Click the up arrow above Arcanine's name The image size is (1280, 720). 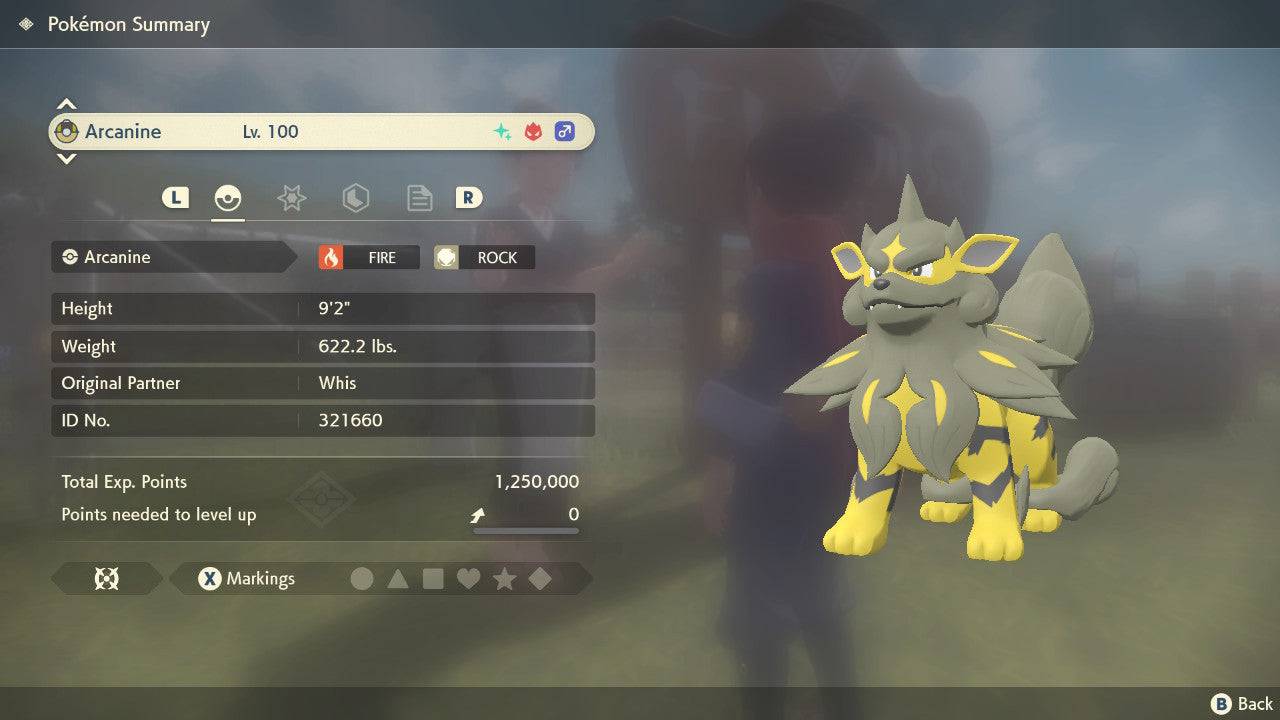coord(66,104)
